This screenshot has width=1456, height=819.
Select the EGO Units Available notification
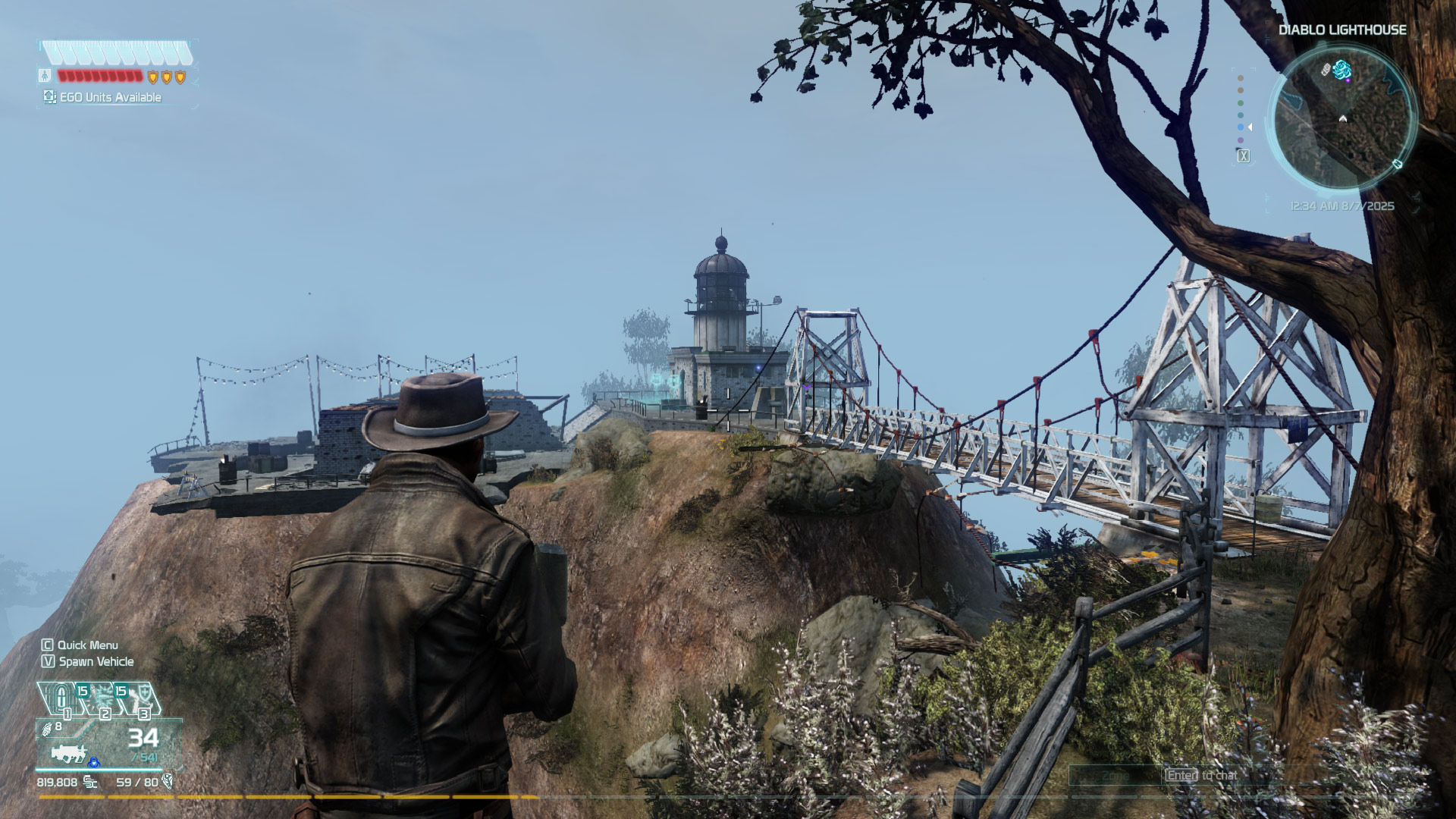tap(102, 97)
